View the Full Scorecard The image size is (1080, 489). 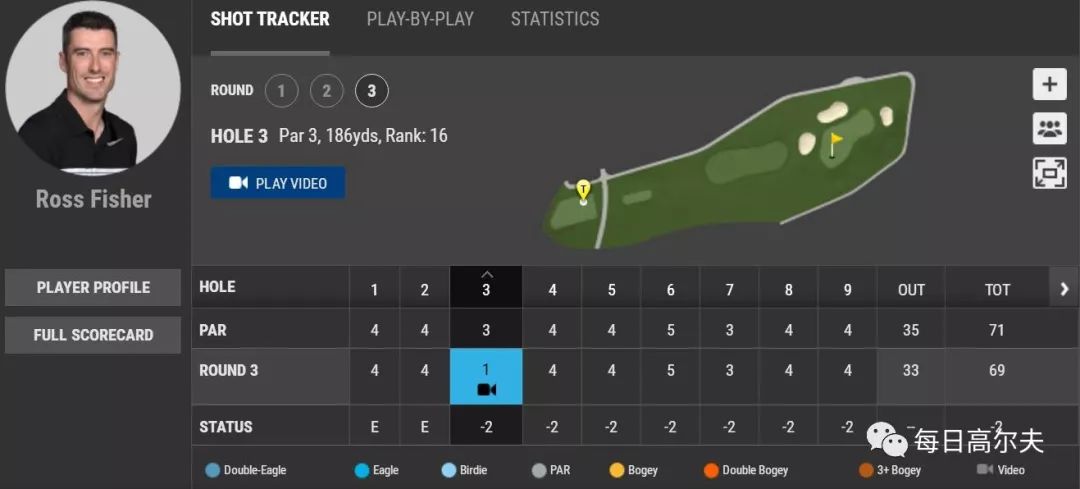coord(93,335)
